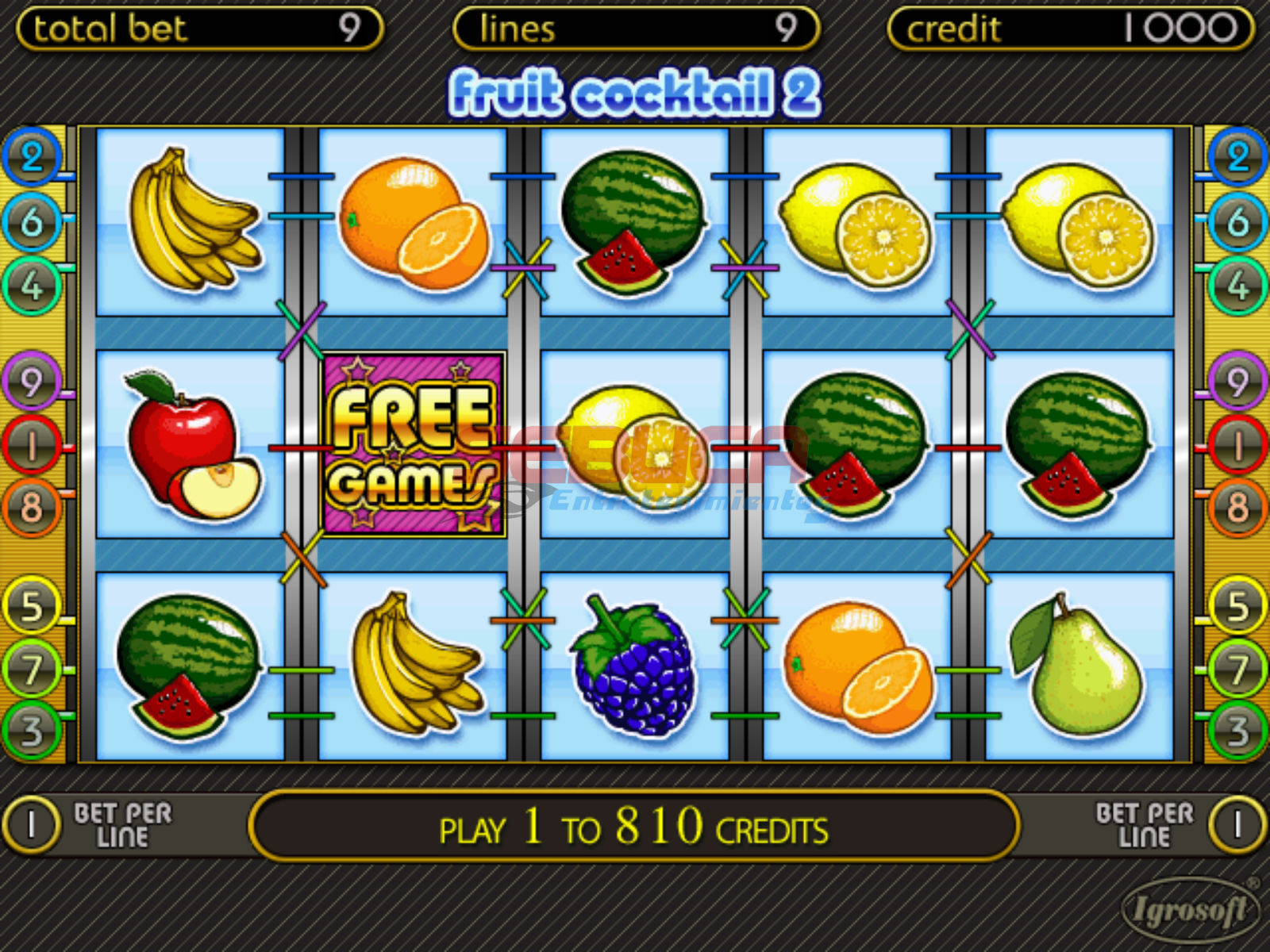Choose the orange line 8 marker on right
This screenshot has width=1270, height=952.
1237,508
